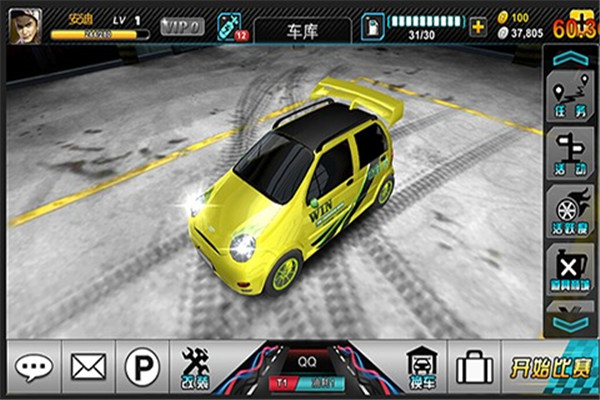The width and height of the screenshot is (600, 400).
Task: Open the 改装 car modification menu
Action: (x=194, y=367)
